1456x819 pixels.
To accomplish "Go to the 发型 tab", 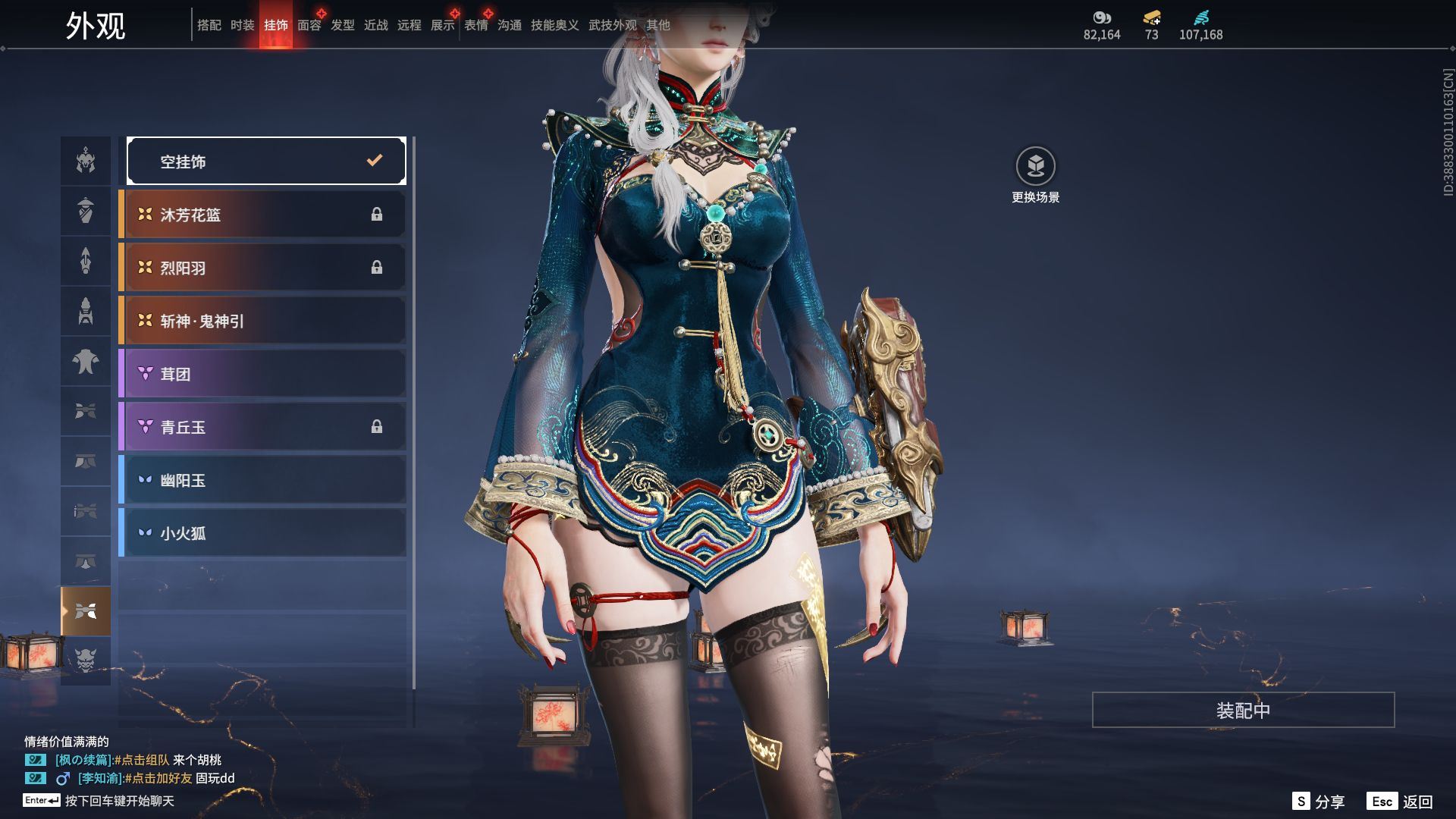I will pos(343,25).
